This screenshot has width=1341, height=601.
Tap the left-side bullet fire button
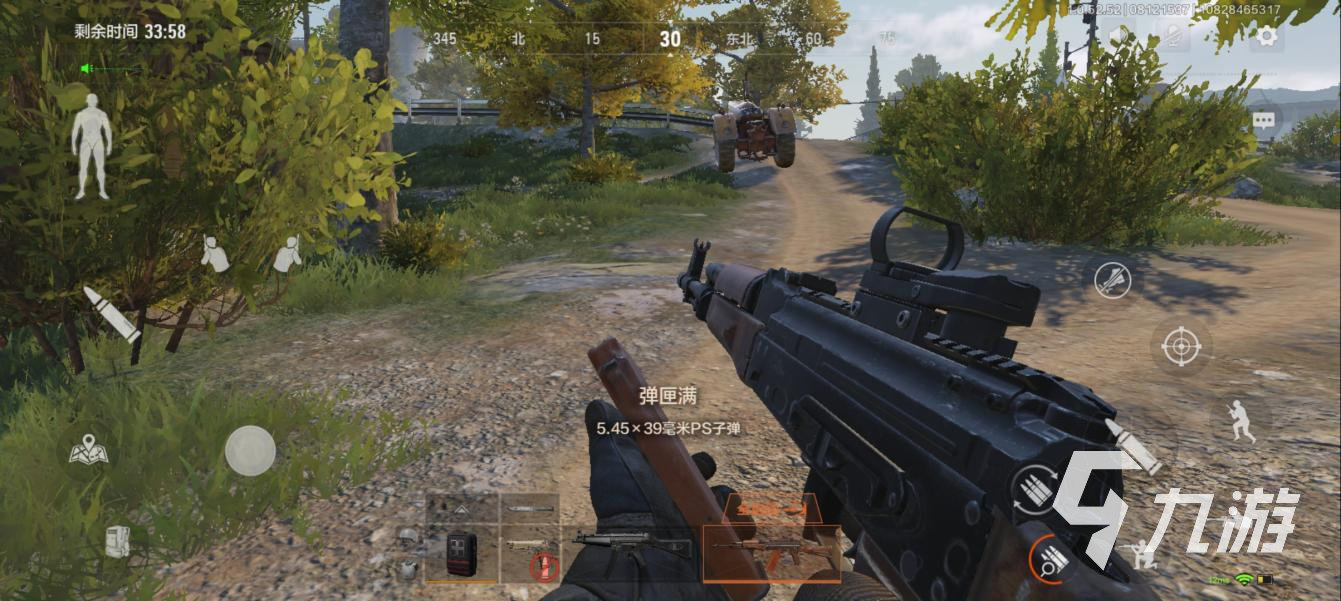(112, 315)
